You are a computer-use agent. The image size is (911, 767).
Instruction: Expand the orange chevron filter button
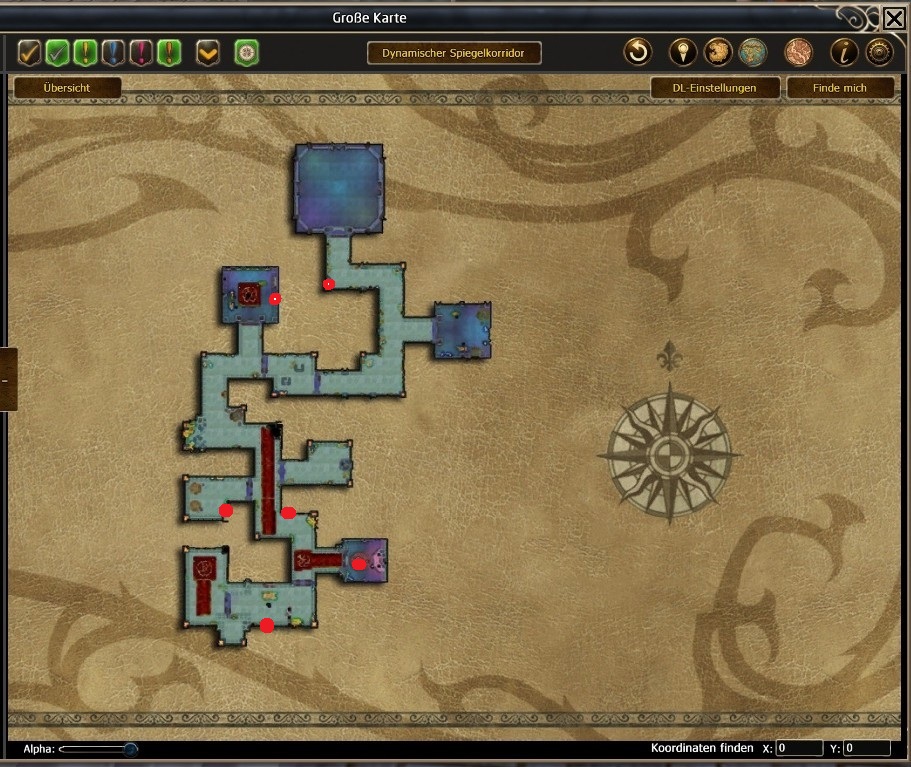click(x=208, y=52)
